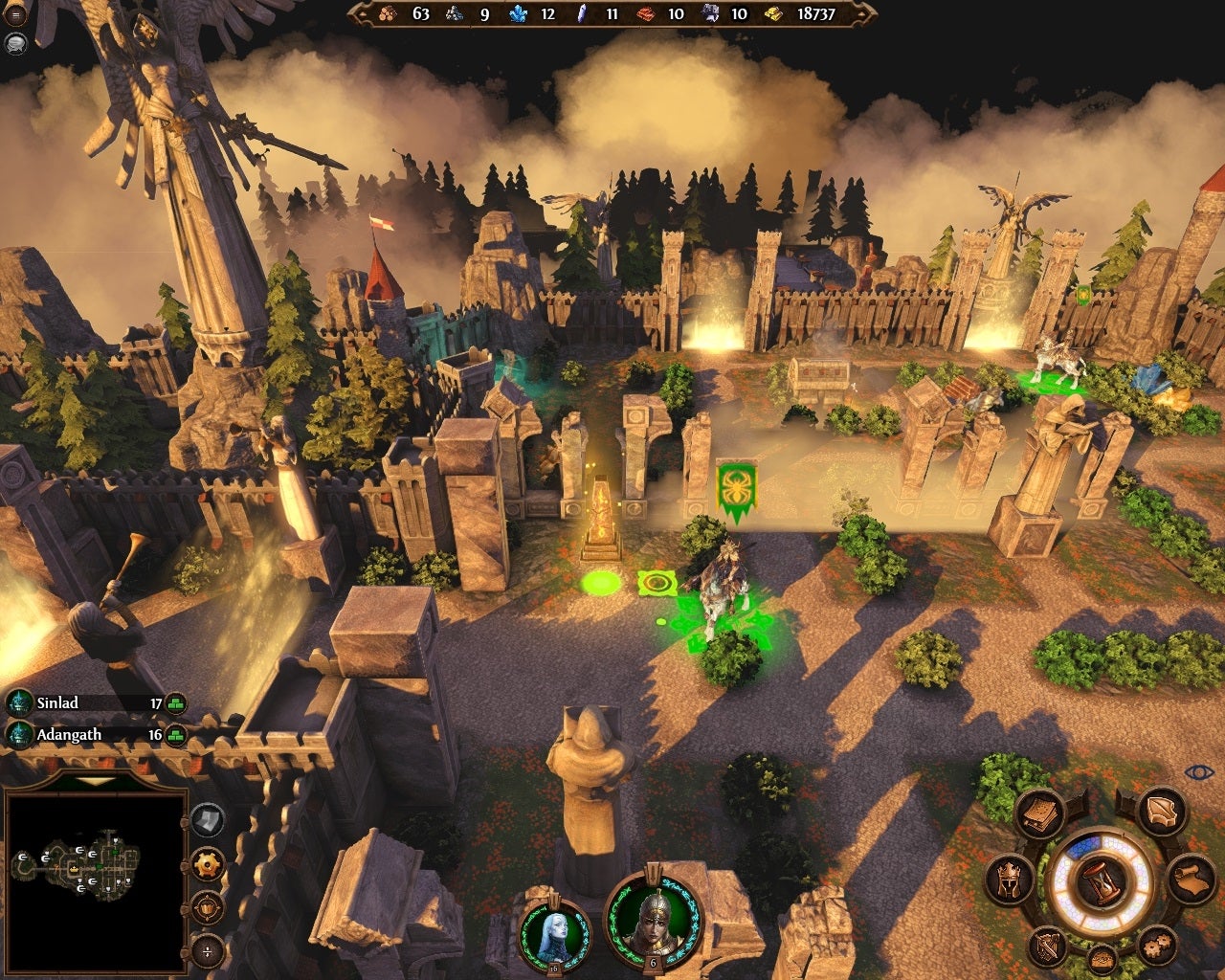The image size is (1225, 980).
Task: Click the build icon next to Adangath
Action: click(176, 736)
